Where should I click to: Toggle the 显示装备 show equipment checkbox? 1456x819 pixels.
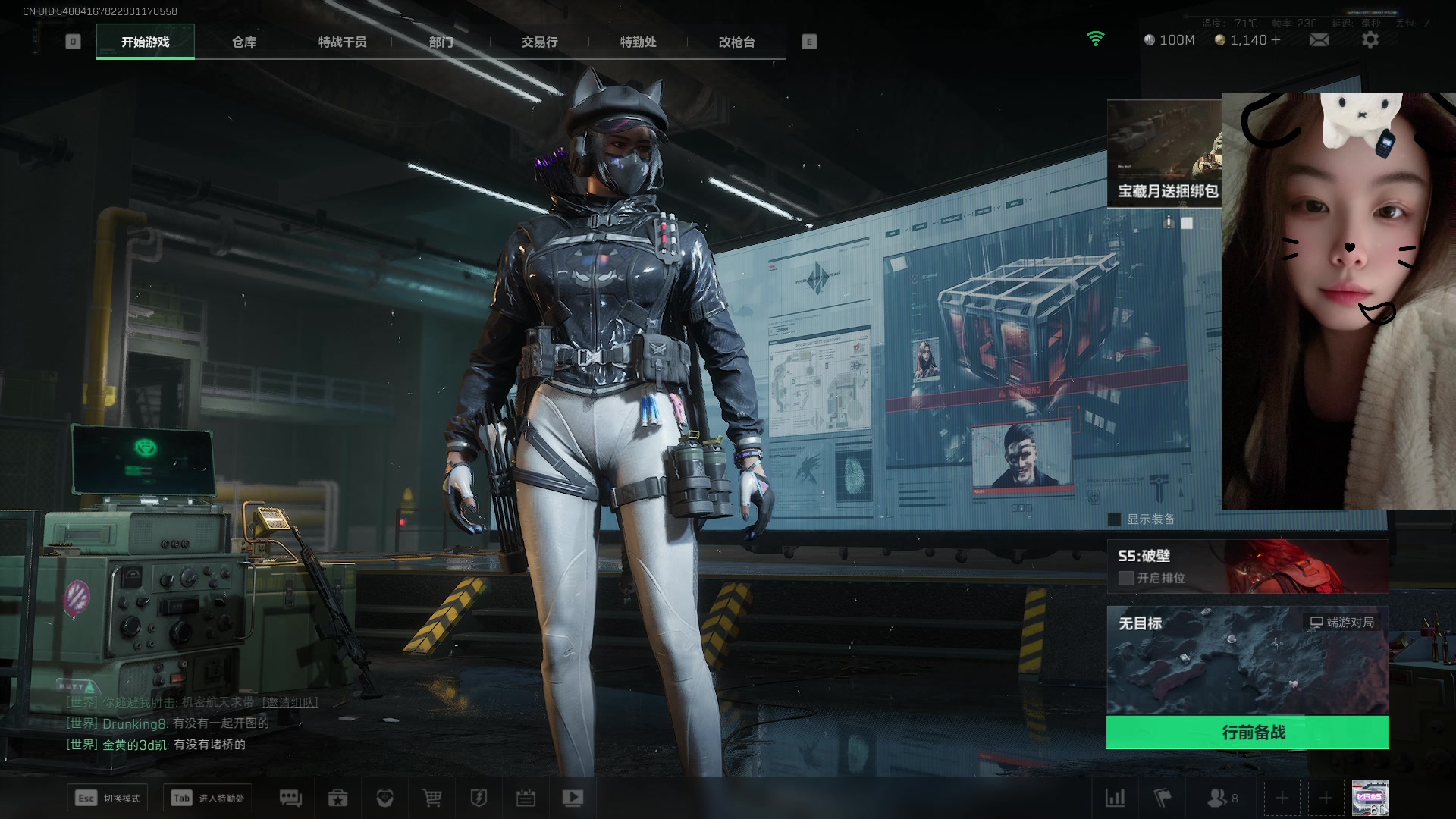(1115, 519)
